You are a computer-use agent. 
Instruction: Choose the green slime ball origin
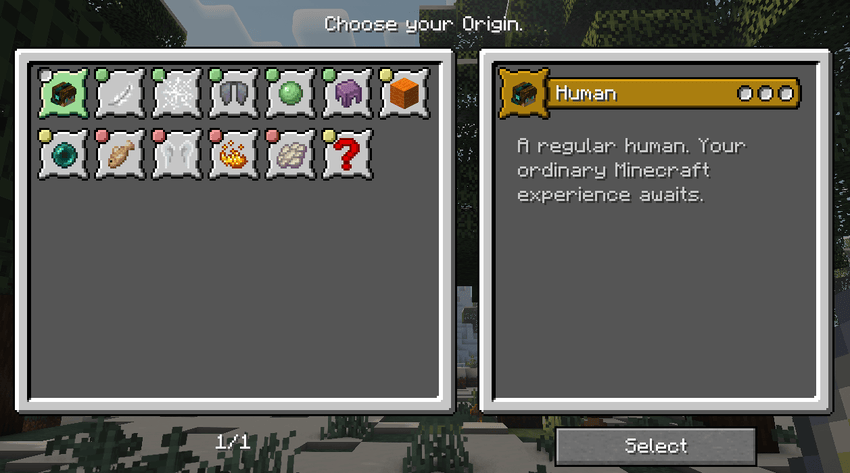tap(291, 94)
